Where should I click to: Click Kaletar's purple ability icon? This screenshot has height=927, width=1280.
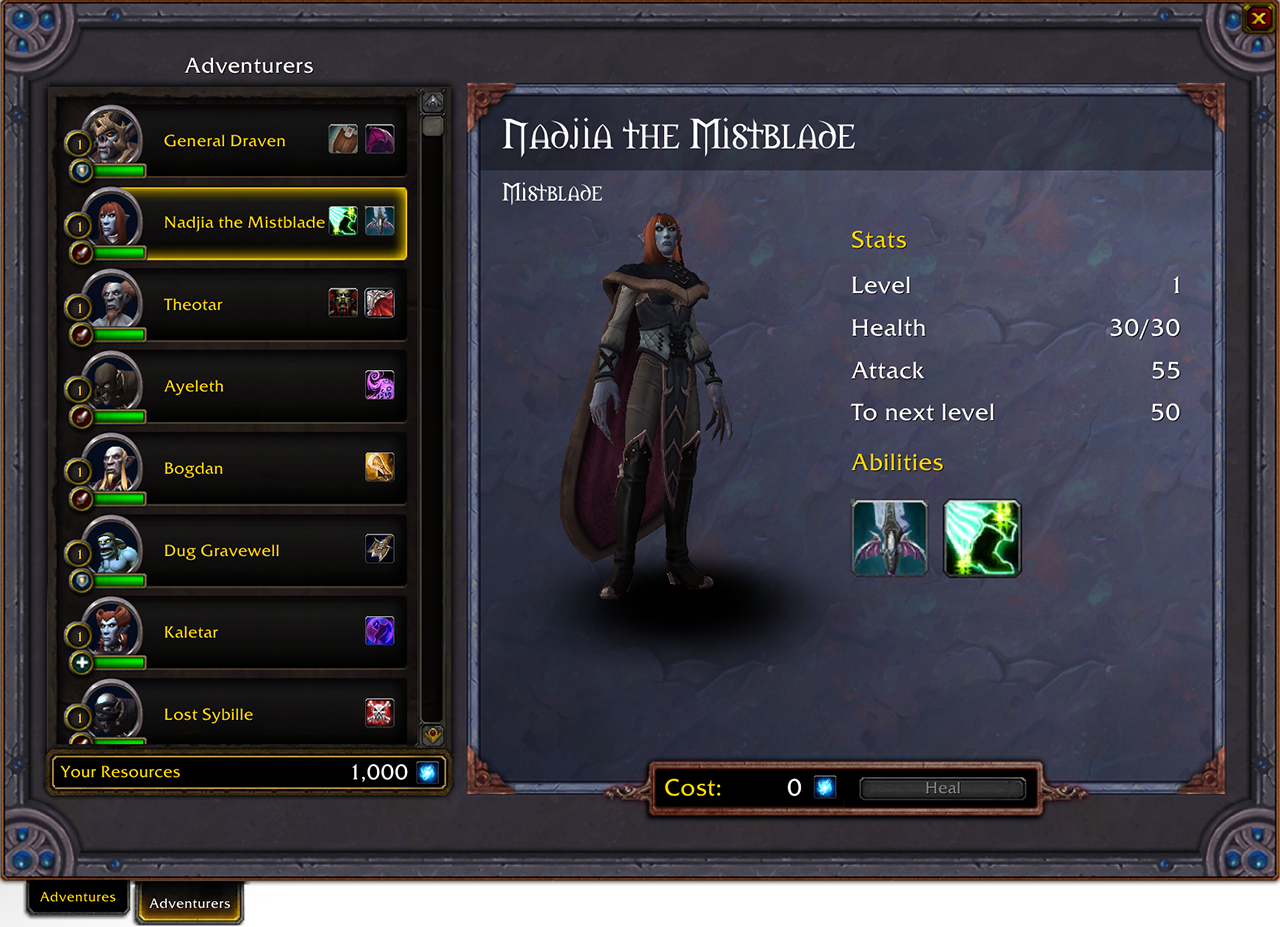(380, 631)
